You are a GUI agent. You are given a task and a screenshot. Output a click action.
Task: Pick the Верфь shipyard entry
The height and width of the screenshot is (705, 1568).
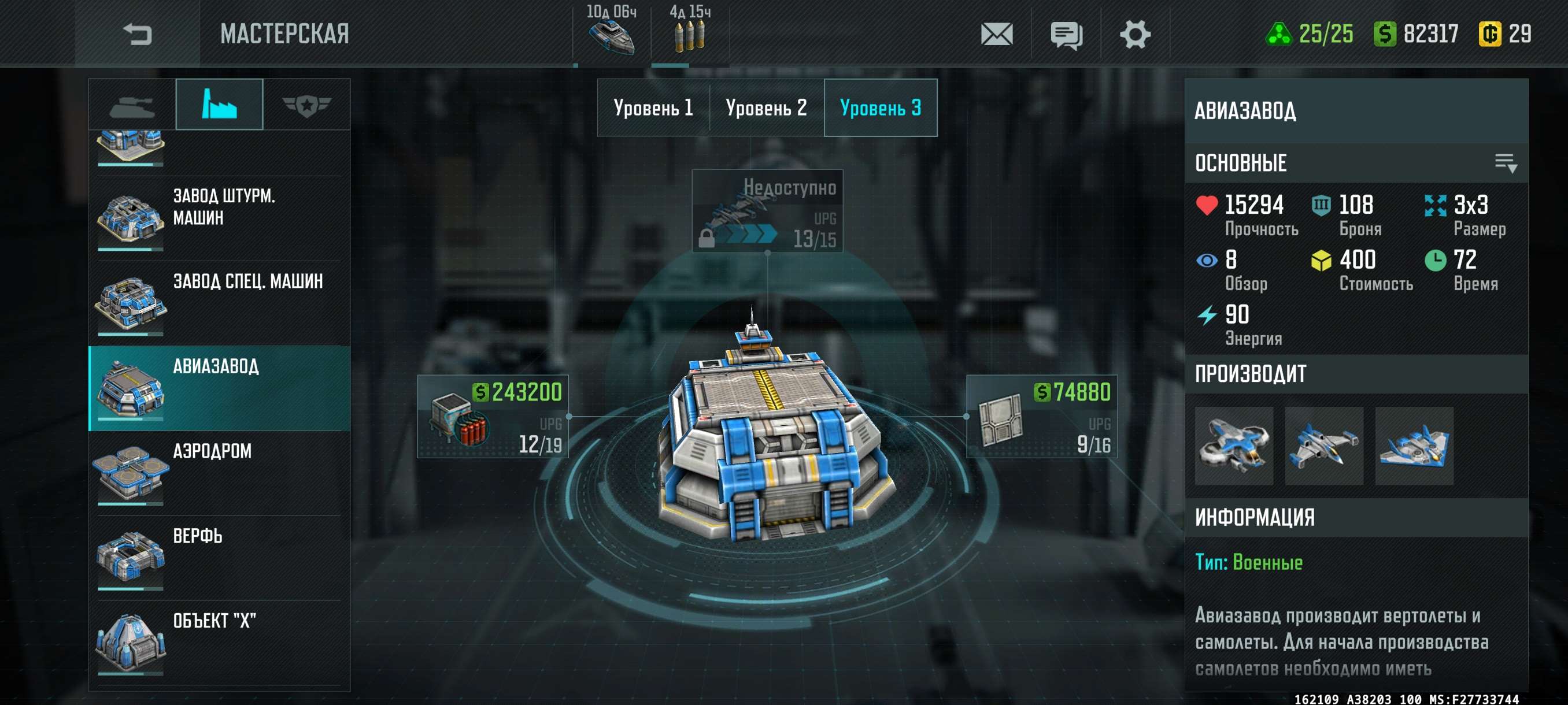coord(219,558)
